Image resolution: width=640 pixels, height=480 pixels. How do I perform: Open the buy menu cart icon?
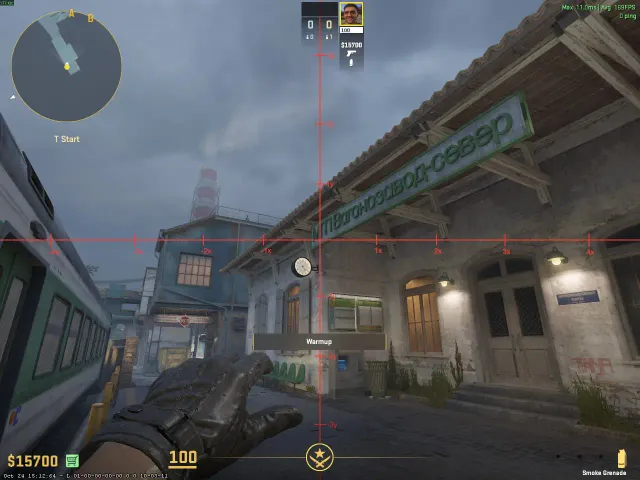click(73, 461)
